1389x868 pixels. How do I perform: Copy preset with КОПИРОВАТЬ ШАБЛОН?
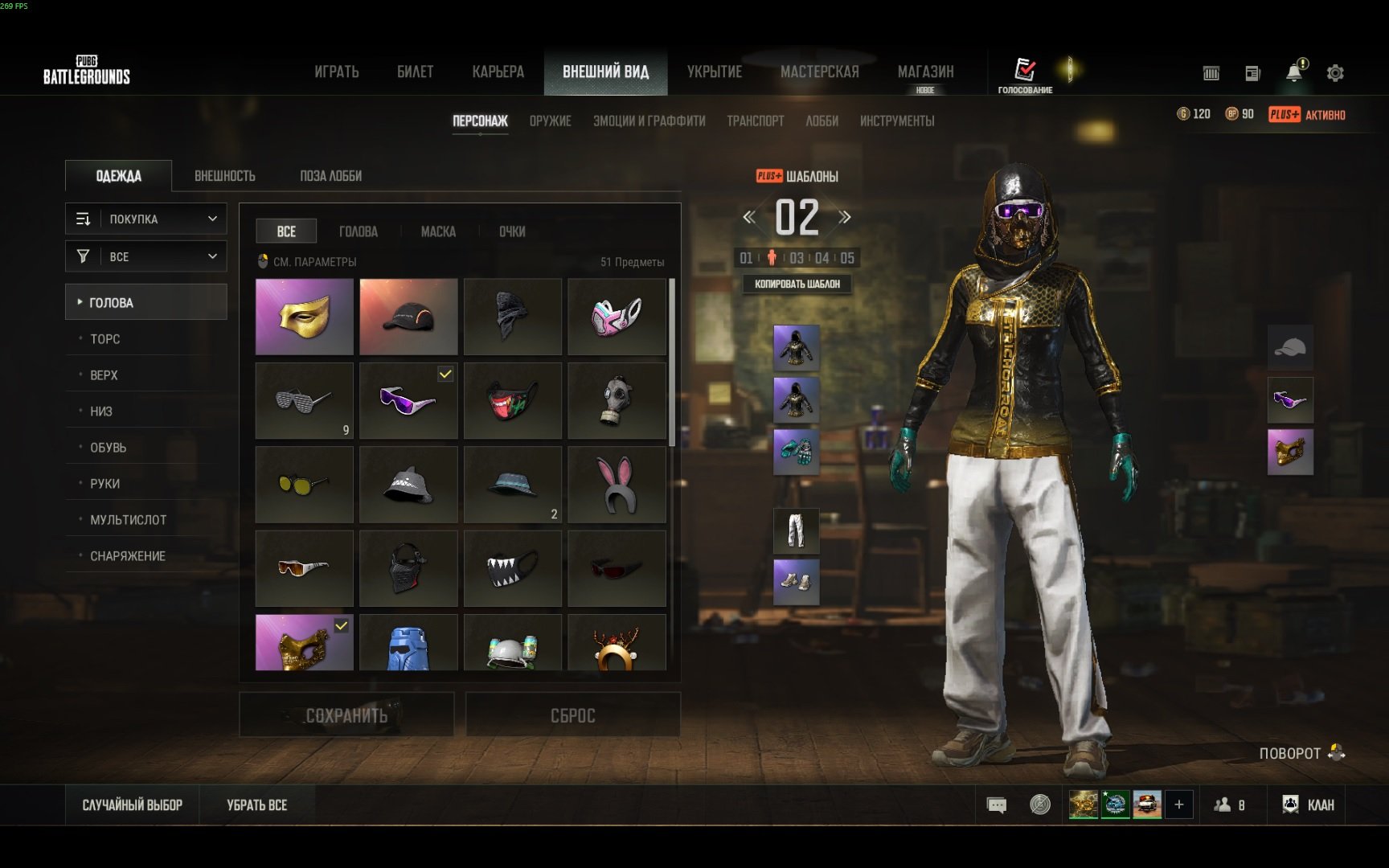797,284
